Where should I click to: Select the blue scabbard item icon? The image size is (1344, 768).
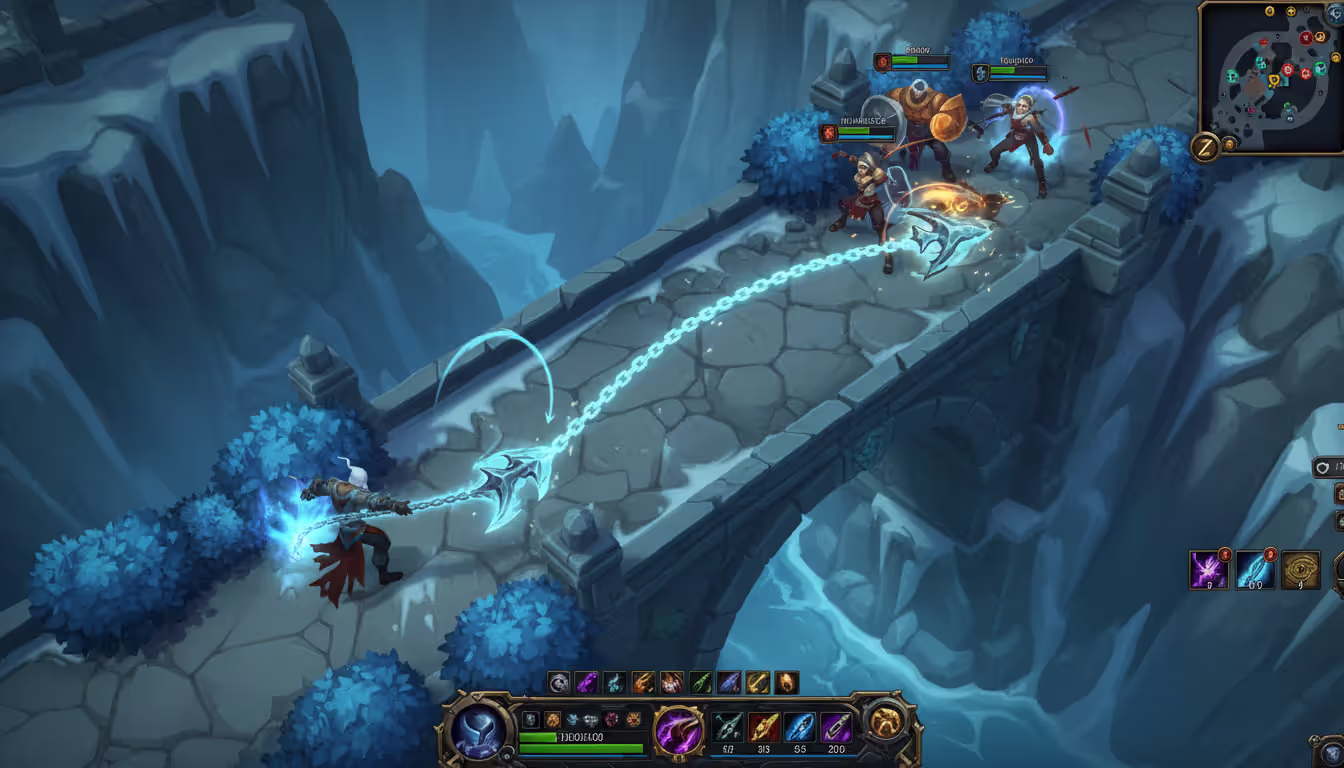800,726
